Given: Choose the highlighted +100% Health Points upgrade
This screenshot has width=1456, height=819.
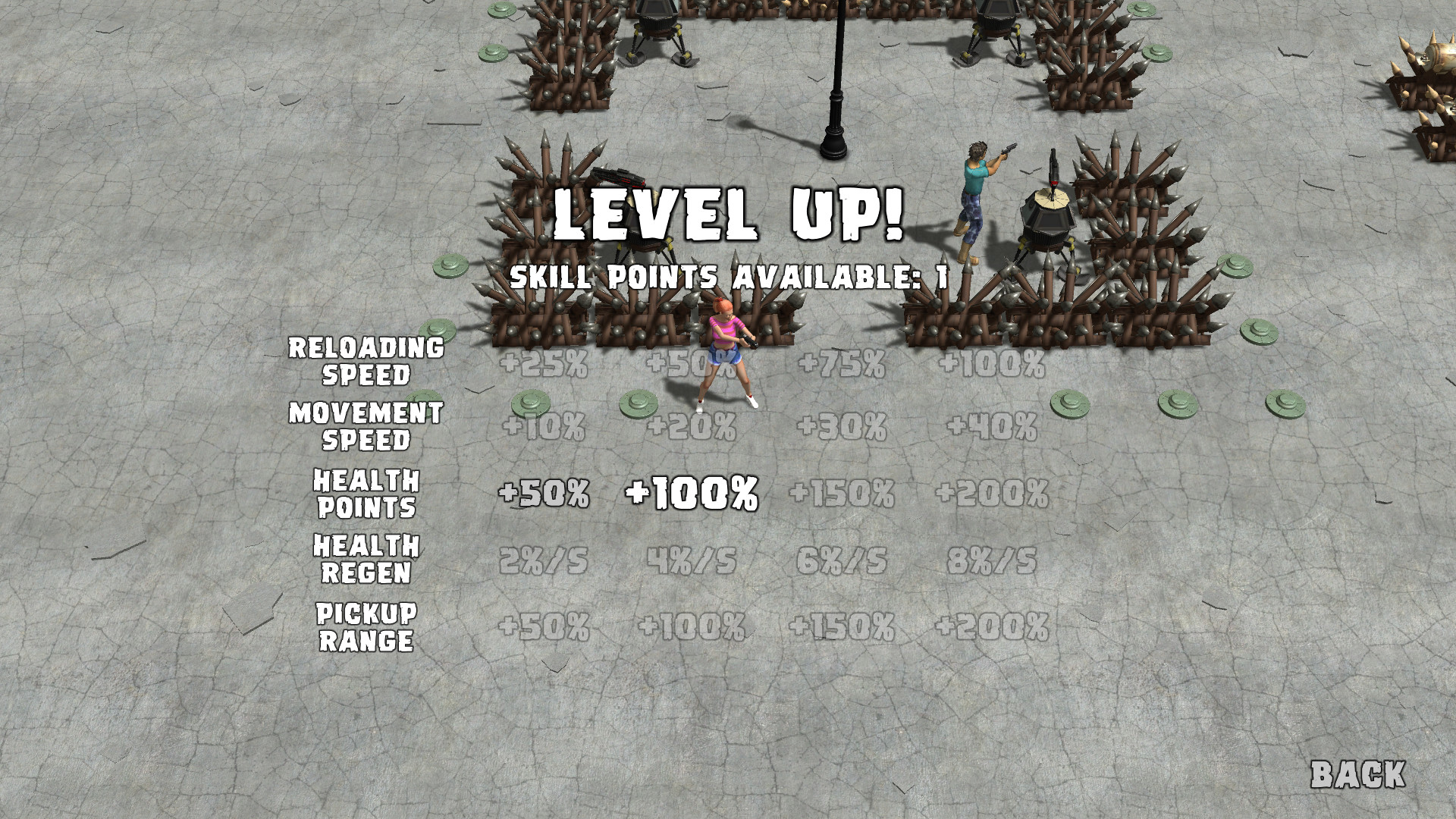Looking at the screenshot, I should (x=692, y=493).
